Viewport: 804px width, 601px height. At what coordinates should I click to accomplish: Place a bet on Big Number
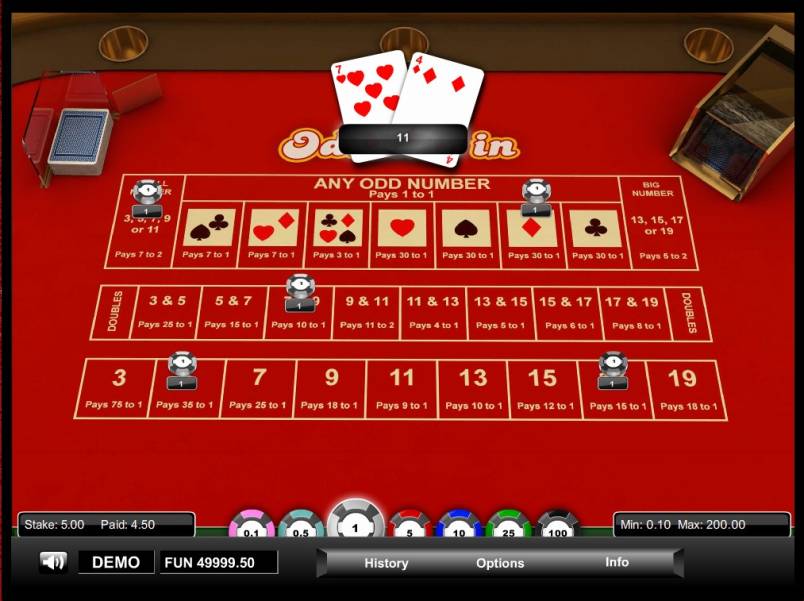(657, 222)
